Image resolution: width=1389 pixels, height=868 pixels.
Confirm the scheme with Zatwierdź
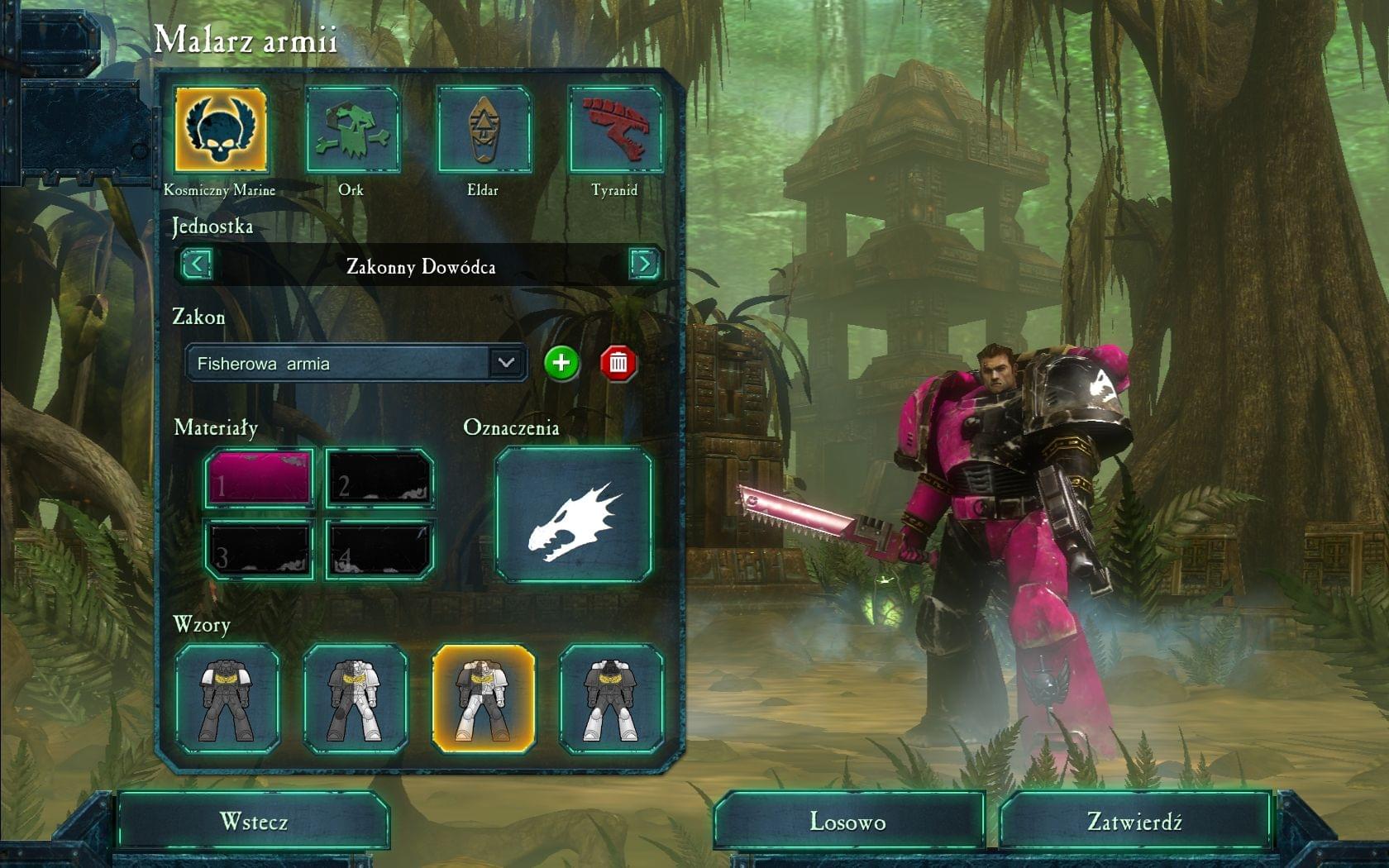tap(1134, 822)
